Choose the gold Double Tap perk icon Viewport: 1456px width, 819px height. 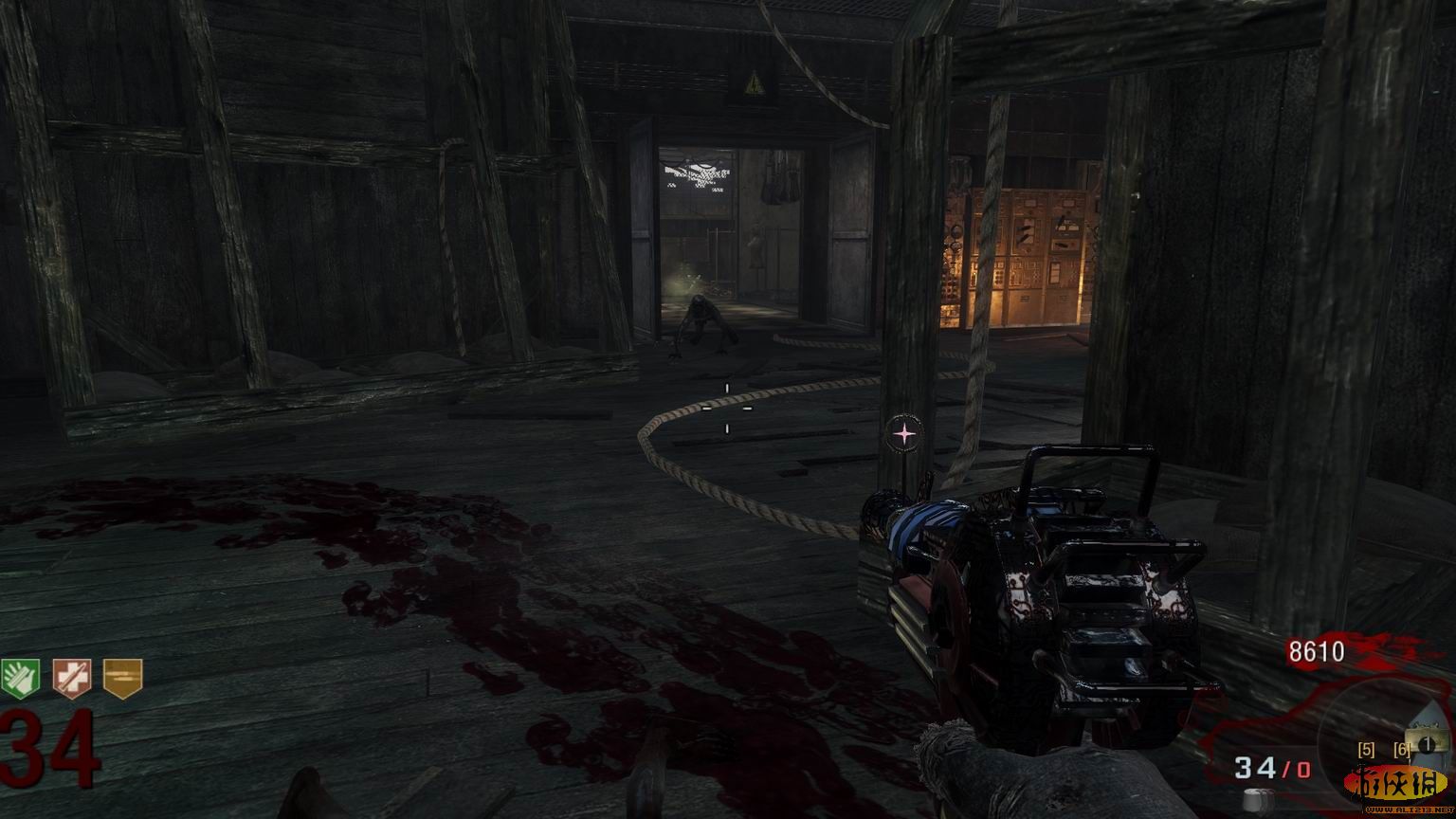122,679
